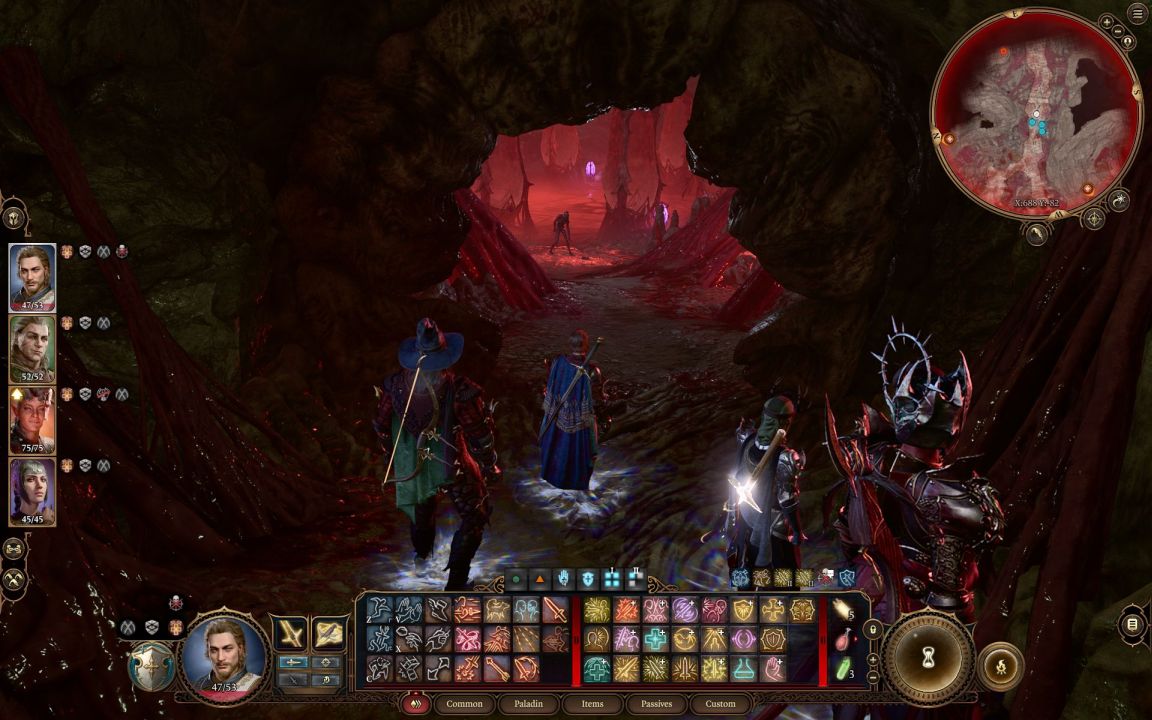Image resolution: width=1152 pixels, height=720 pixels.
Task: Select the Items hotbar tab
Action: click(x=592, y=704)
